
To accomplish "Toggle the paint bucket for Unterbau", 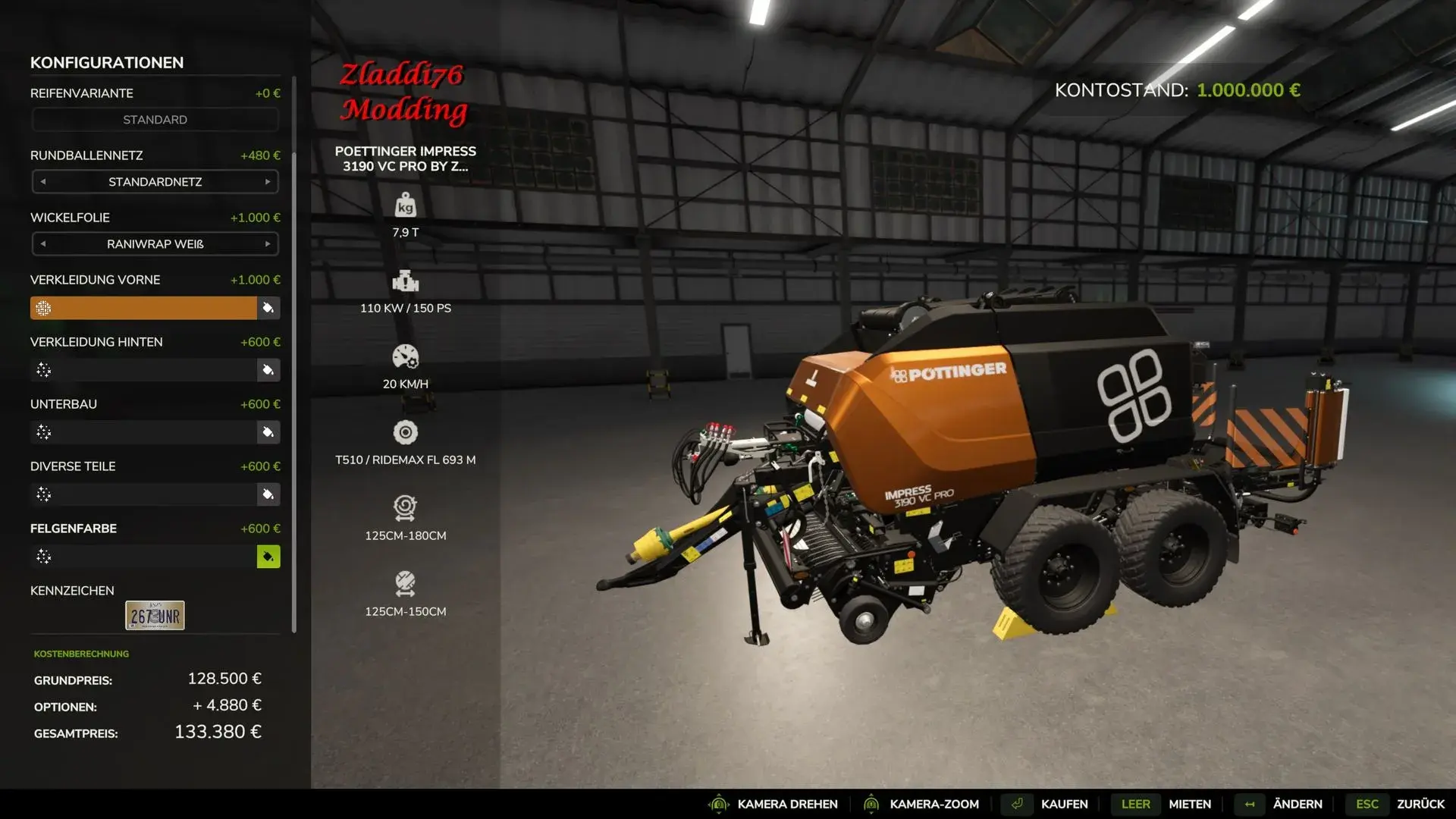I will 268,432.
